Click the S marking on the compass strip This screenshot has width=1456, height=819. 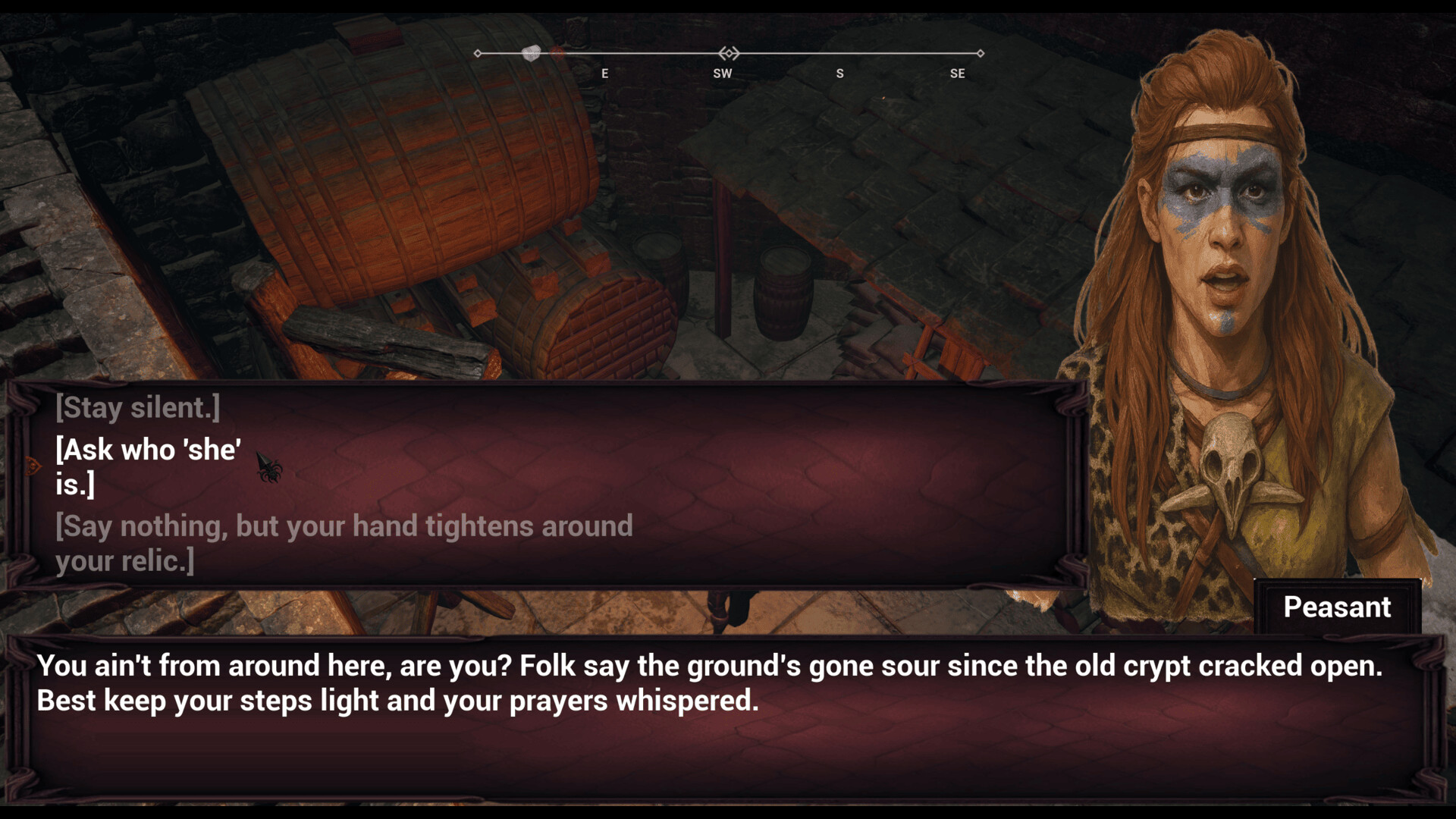click(x=839, y=74)
